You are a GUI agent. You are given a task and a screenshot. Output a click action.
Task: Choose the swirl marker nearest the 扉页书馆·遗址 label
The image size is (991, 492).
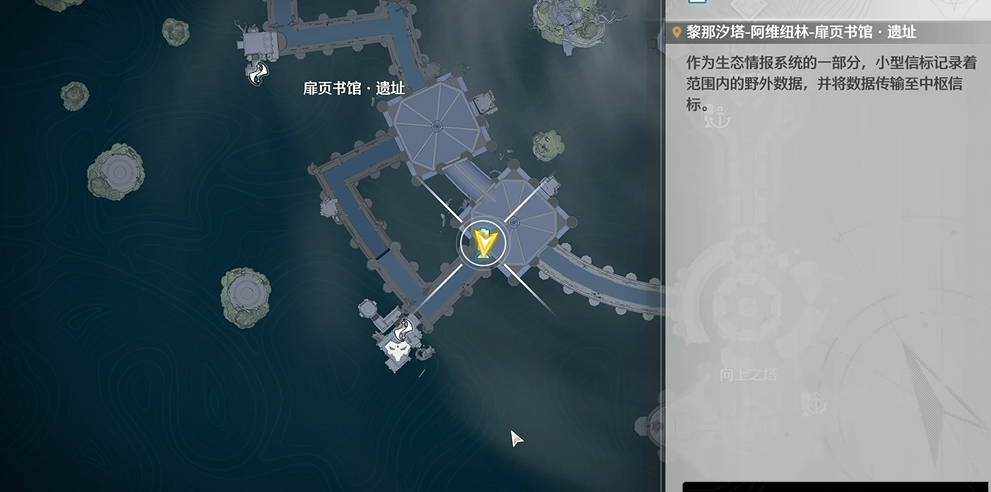click(x=259, y=72)
